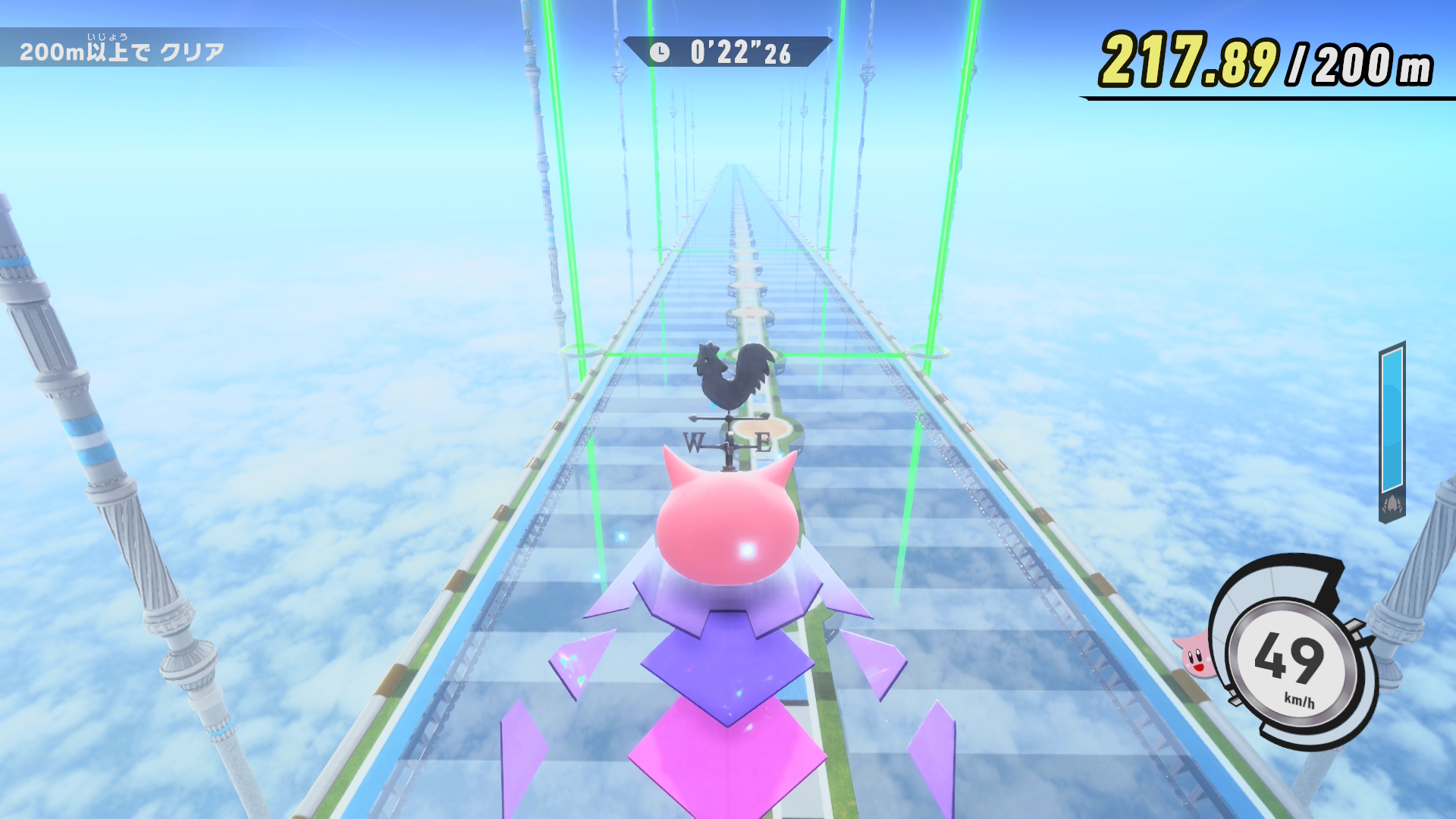Select the pink Kirby icon beside the speedometer
The height and width of the screenshot is (819, 1456).
[1195, 656]
